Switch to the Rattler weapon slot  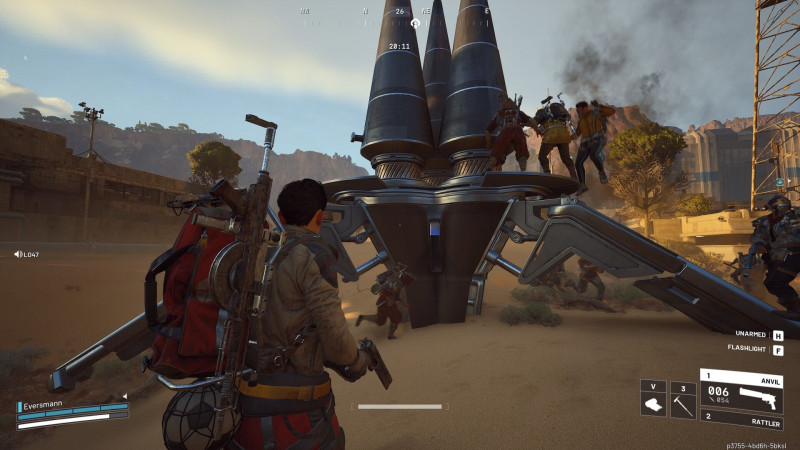pyautogui.click(x=741, y=420)
